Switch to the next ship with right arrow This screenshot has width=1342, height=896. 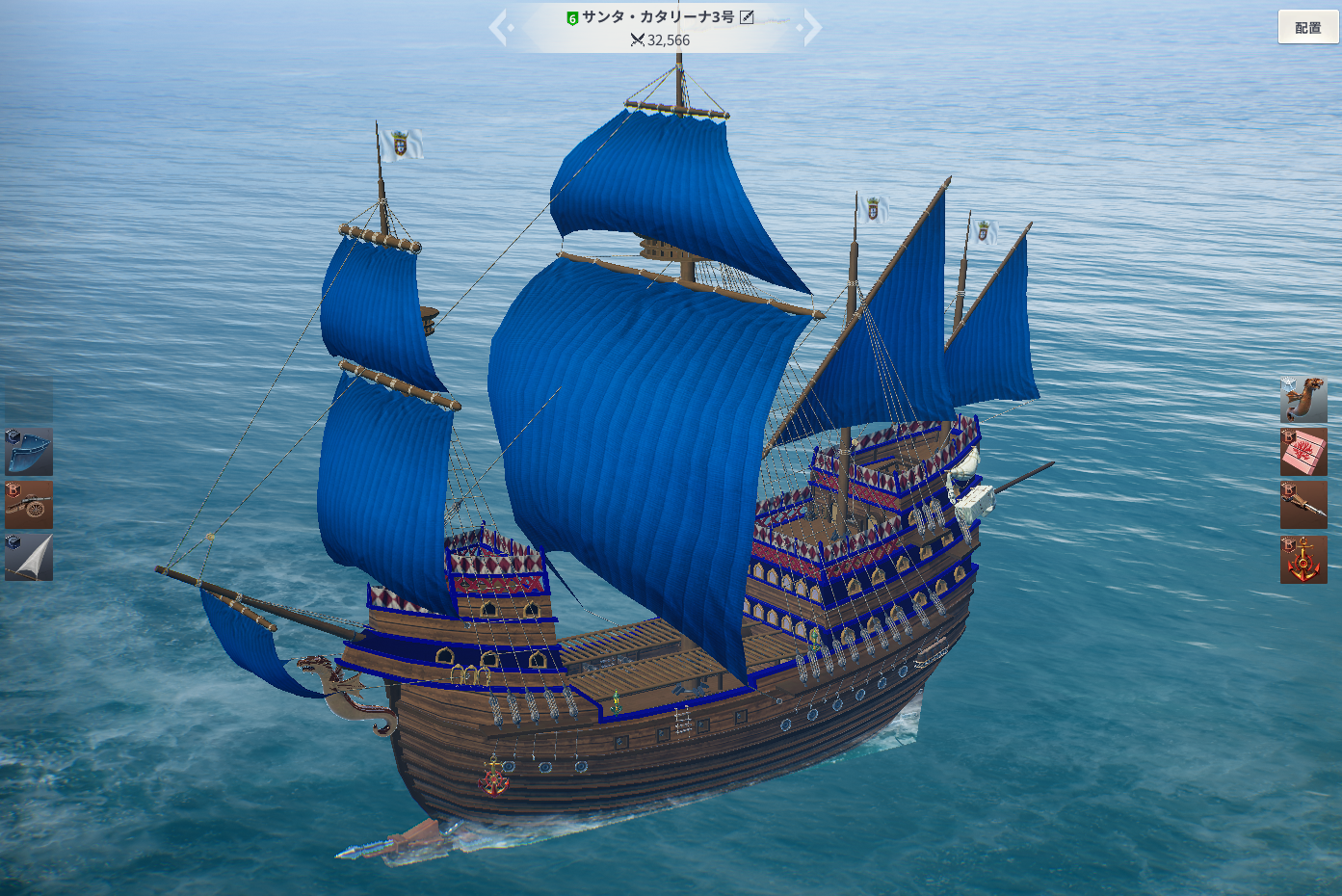coord(812,28)
